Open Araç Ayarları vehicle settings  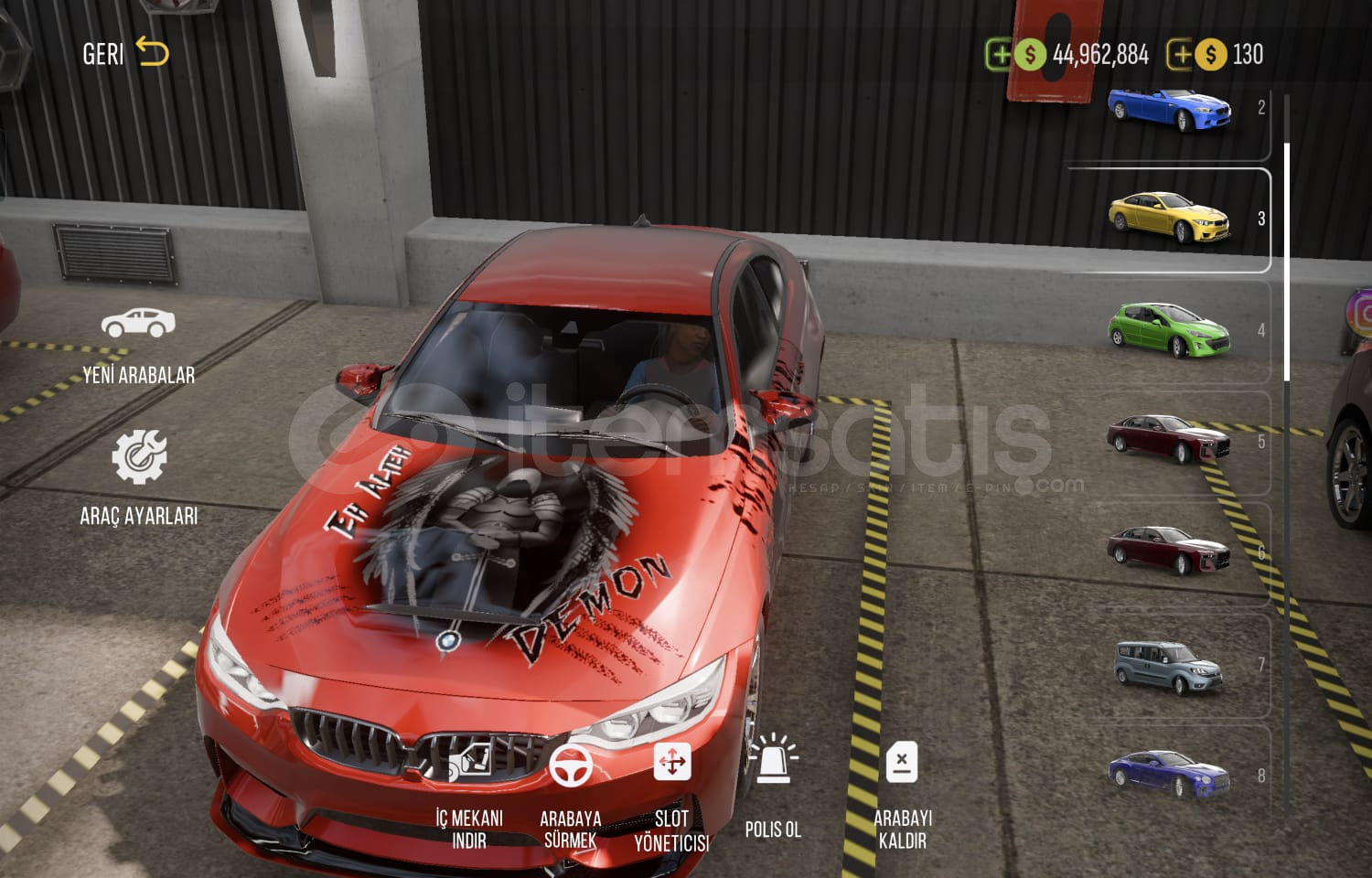138,477
